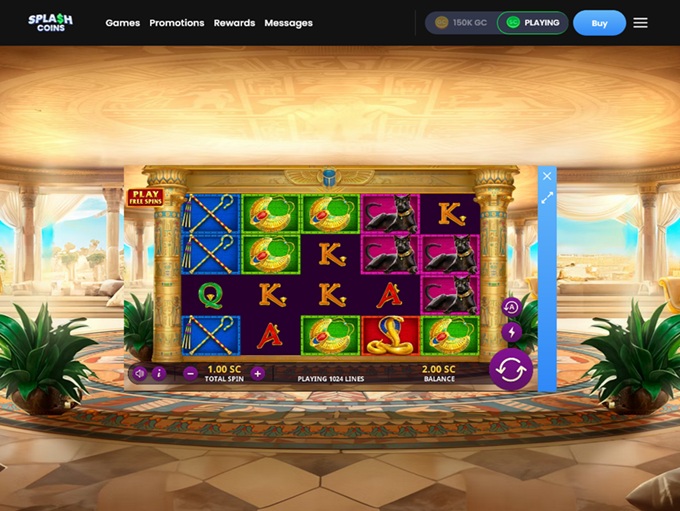Decrease total spin with the minus button
680x511 pixels.
(x=190, y=373)
